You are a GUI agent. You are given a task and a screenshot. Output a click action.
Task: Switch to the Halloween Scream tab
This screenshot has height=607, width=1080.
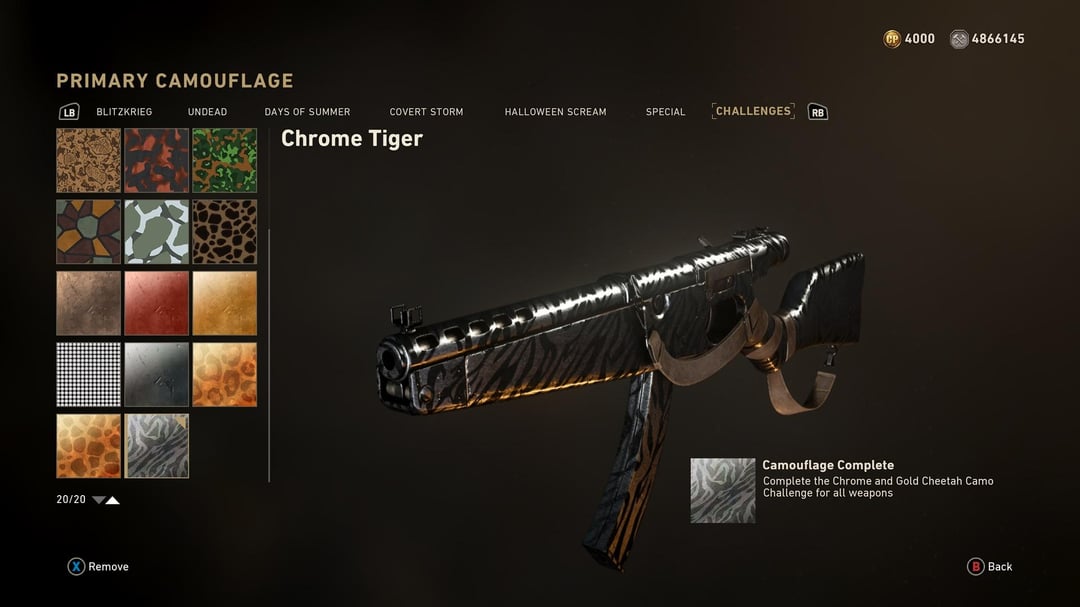[555, 112]
